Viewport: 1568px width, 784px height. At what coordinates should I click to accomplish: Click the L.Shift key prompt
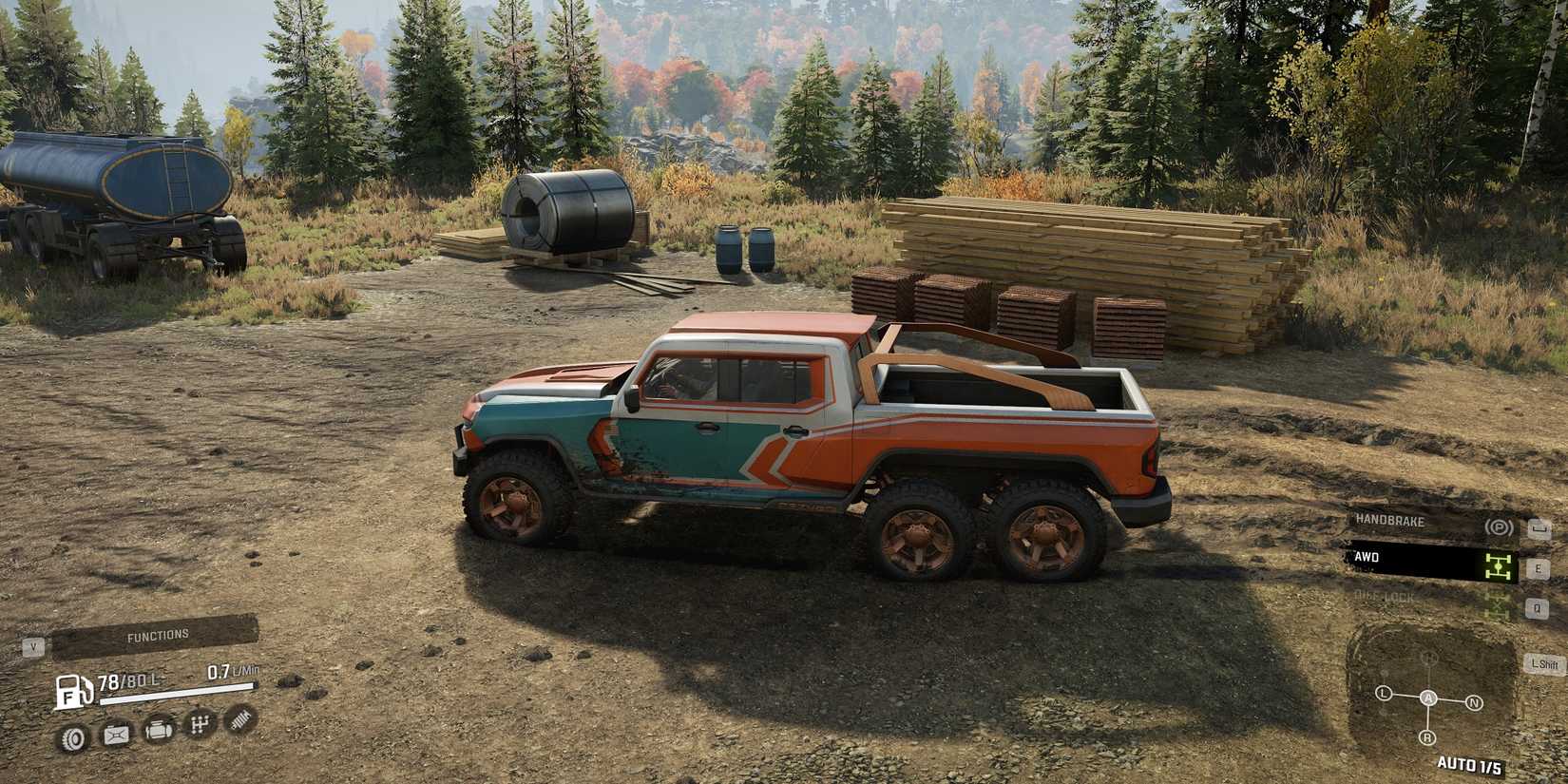(1543, 662)
